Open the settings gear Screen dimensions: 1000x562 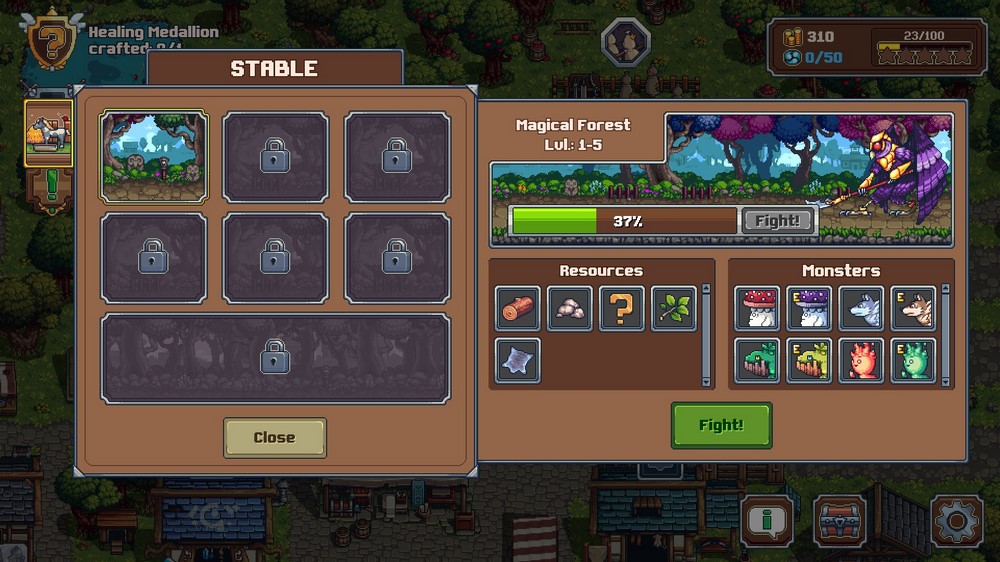[956, 521]
